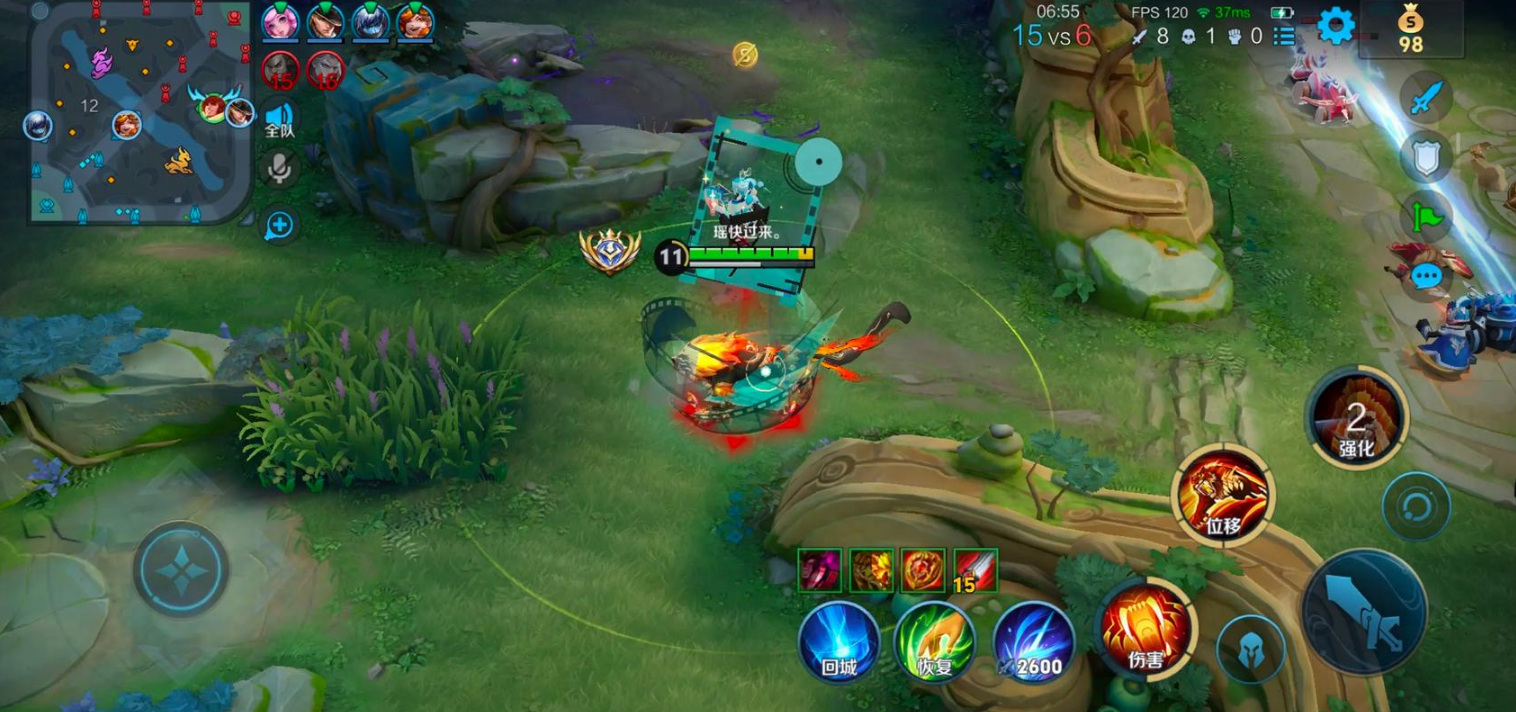Screen dimensions: 1516x712
Task: Click the minimap
Action: (x=140, y=111)
